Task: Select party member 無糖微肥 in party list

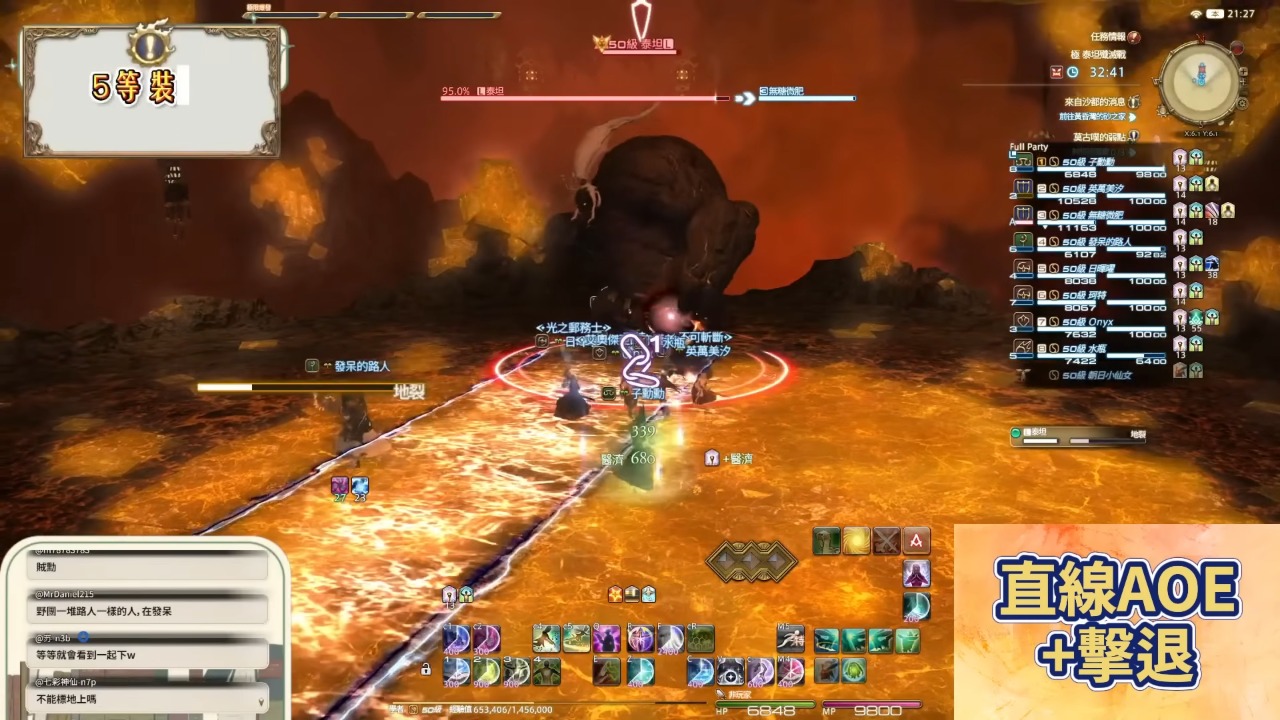Action: point(1090,215)
